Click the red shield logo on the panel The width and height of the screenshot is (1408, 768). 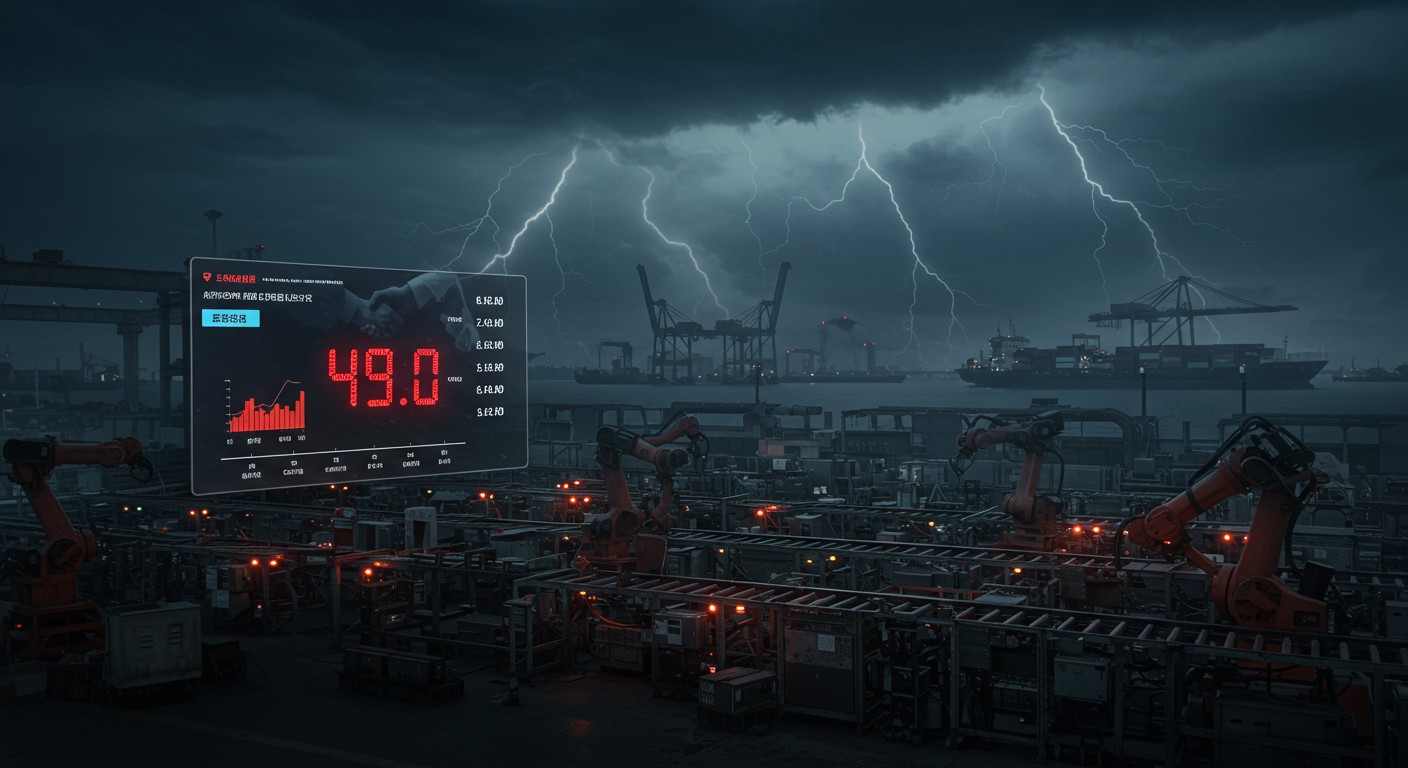click(207, 276)
